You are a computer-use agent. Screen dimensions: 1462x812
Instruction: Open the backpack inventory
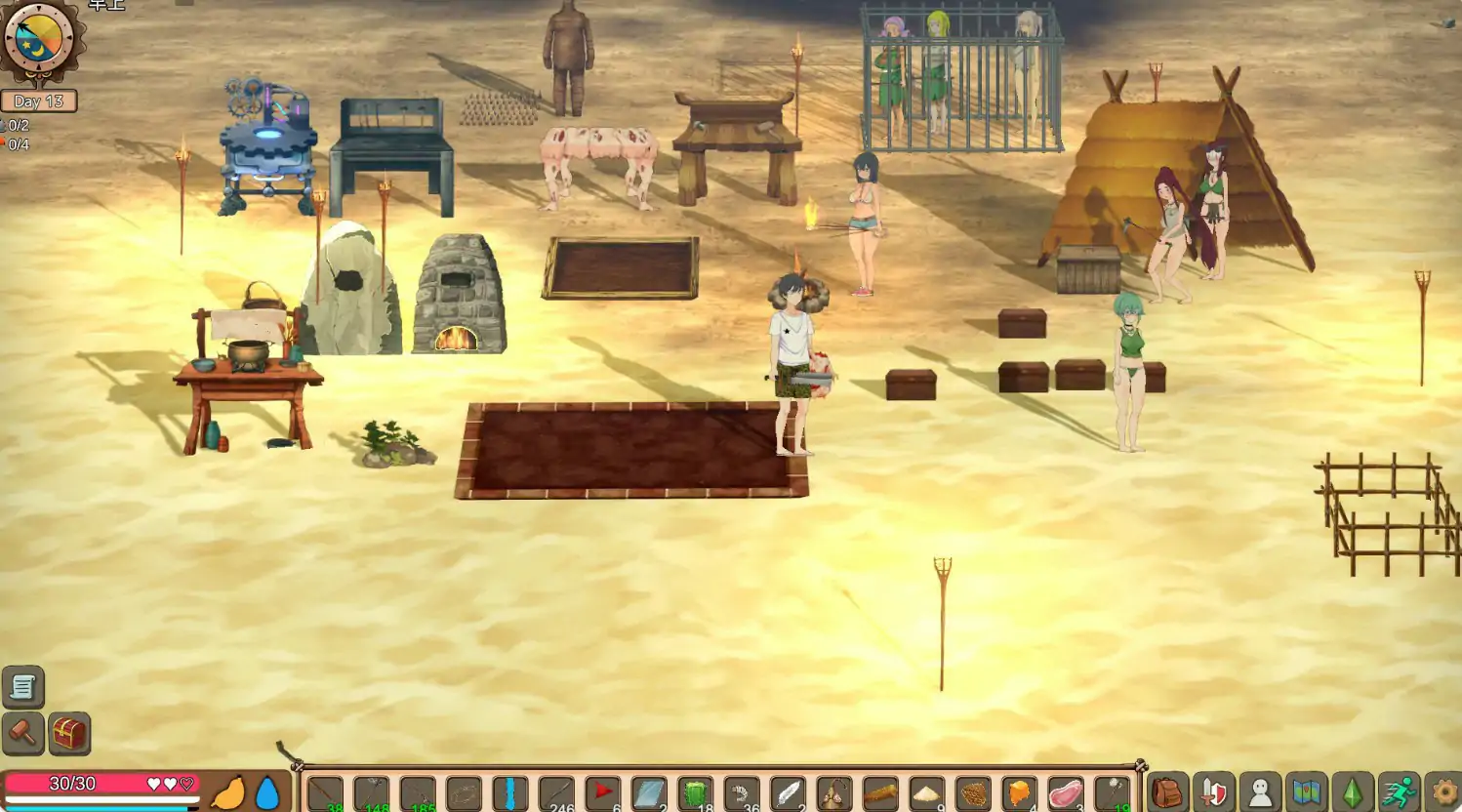(x=1167, y=792)
